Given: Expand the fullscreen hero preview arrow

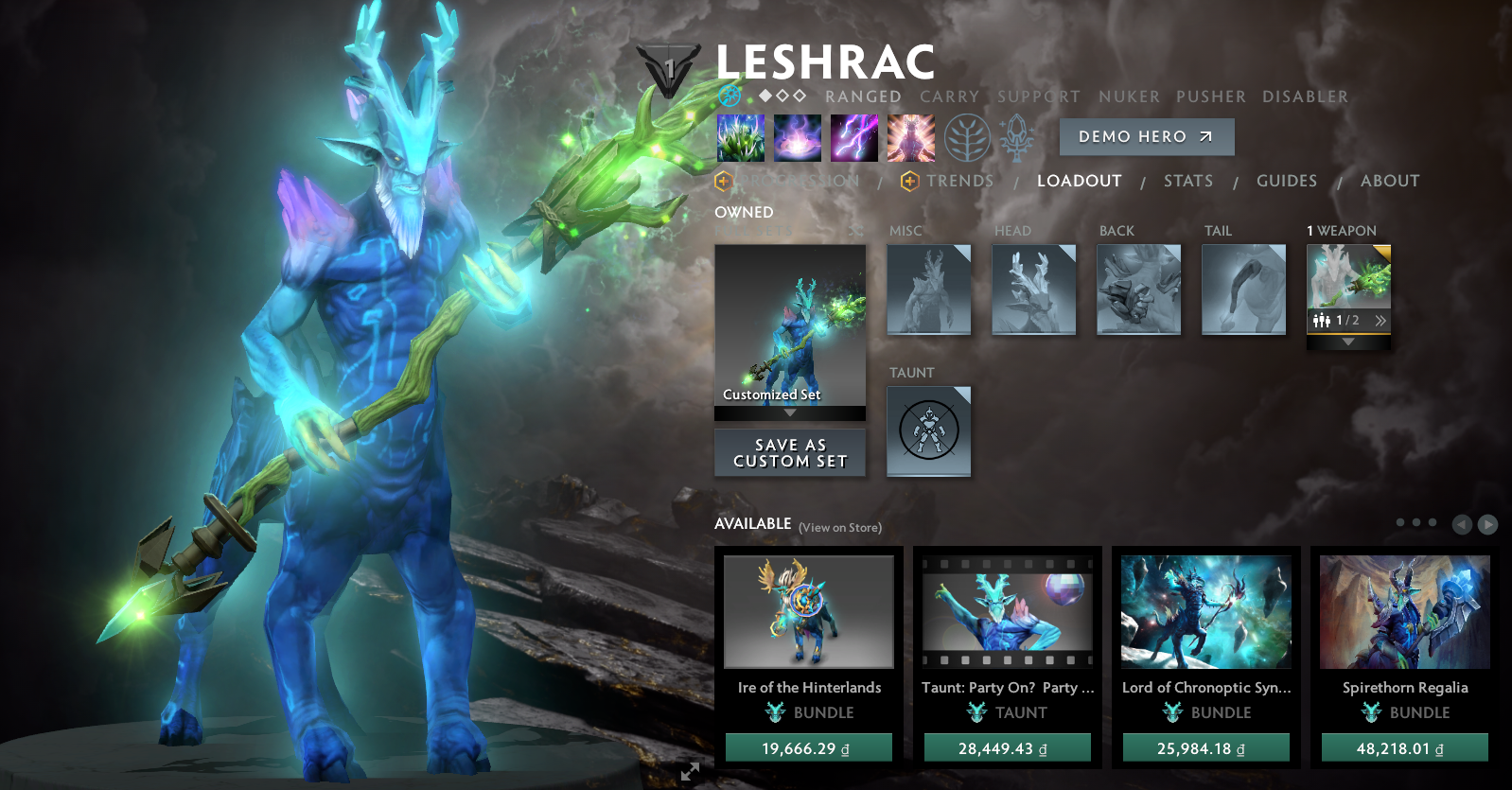Looking at the screenshot, I should tap(688, 772).
